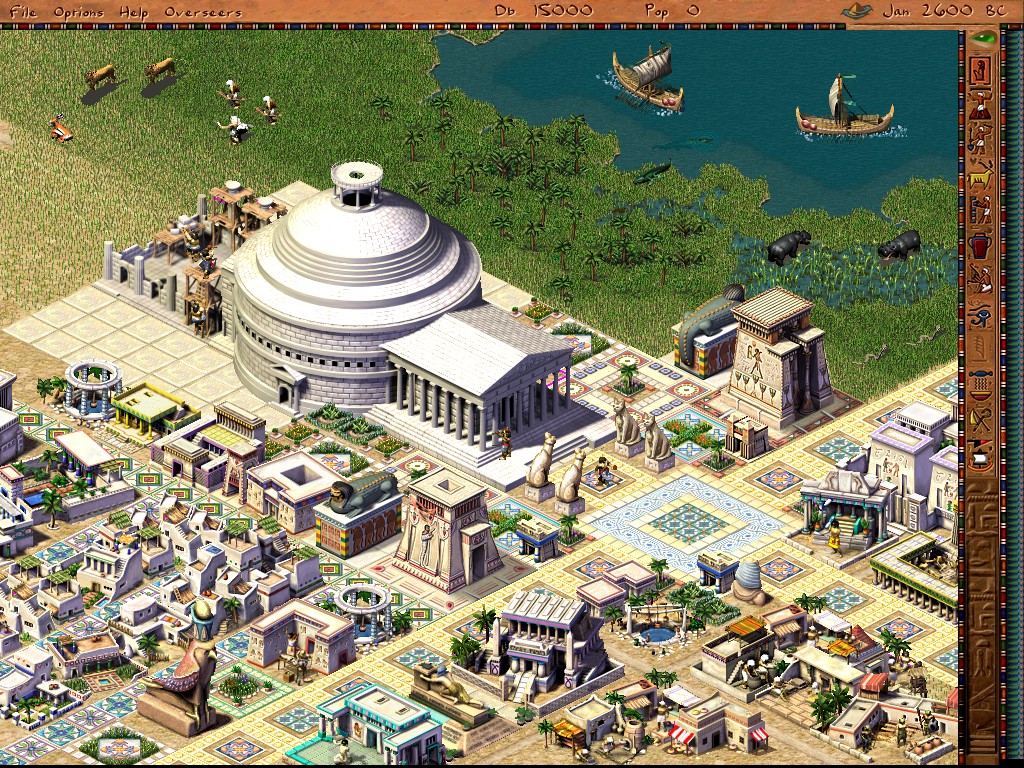Select the yellow antelope food structures button
Screen dimensions: 1024x768
(x=982, y=177)
